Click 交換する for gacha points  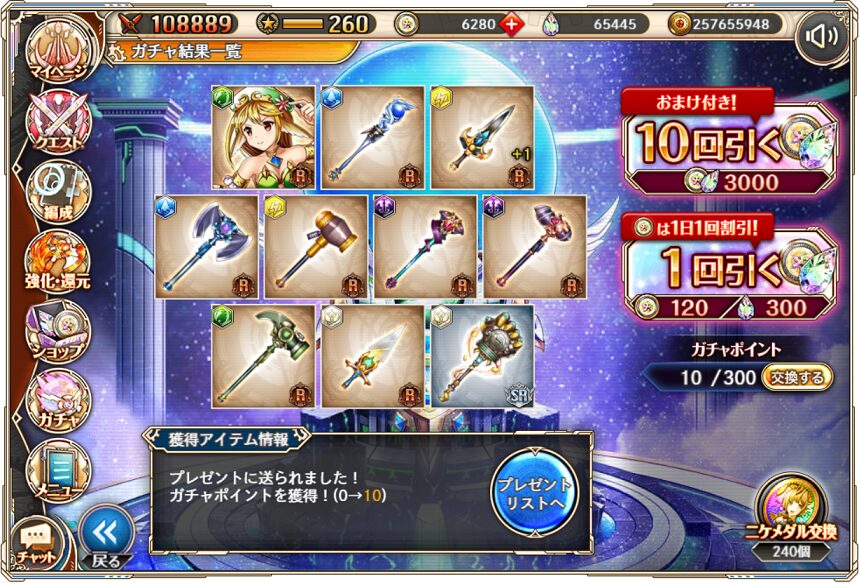click(797, 377)
